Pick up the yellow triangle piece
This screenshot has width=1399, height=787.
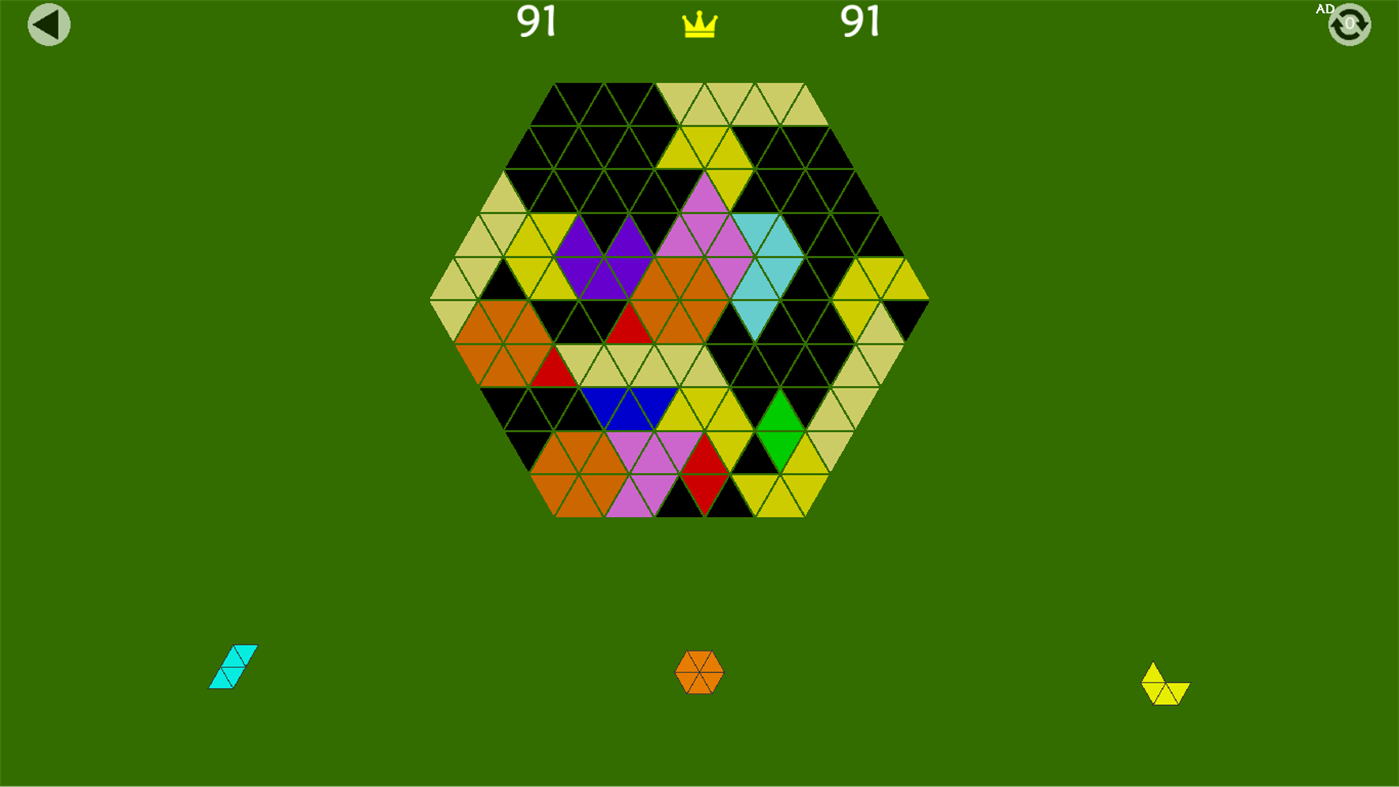coord(1164,681)
